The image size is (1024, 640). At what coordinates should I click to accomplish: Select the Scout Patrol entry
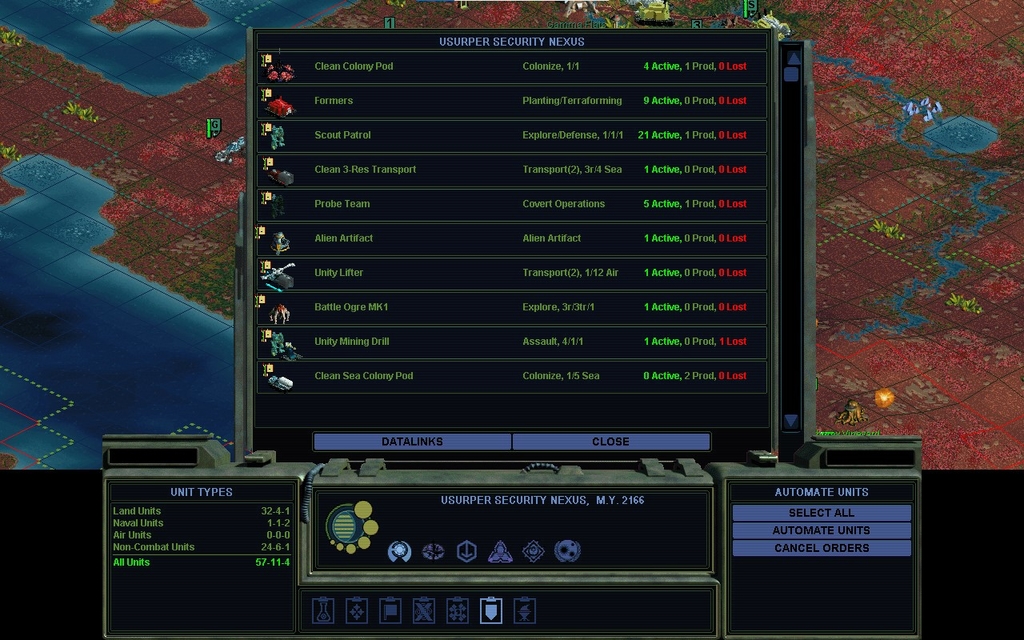click(x=512, y=135)
